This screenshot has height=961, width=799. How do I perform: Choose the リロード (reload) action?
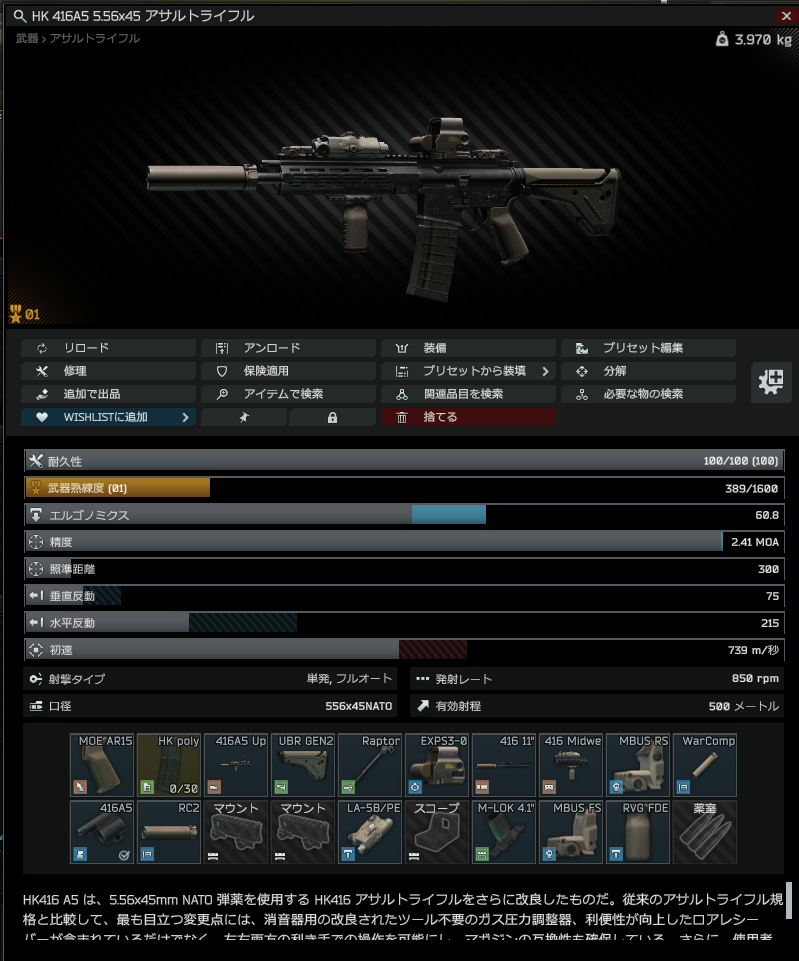108,348
